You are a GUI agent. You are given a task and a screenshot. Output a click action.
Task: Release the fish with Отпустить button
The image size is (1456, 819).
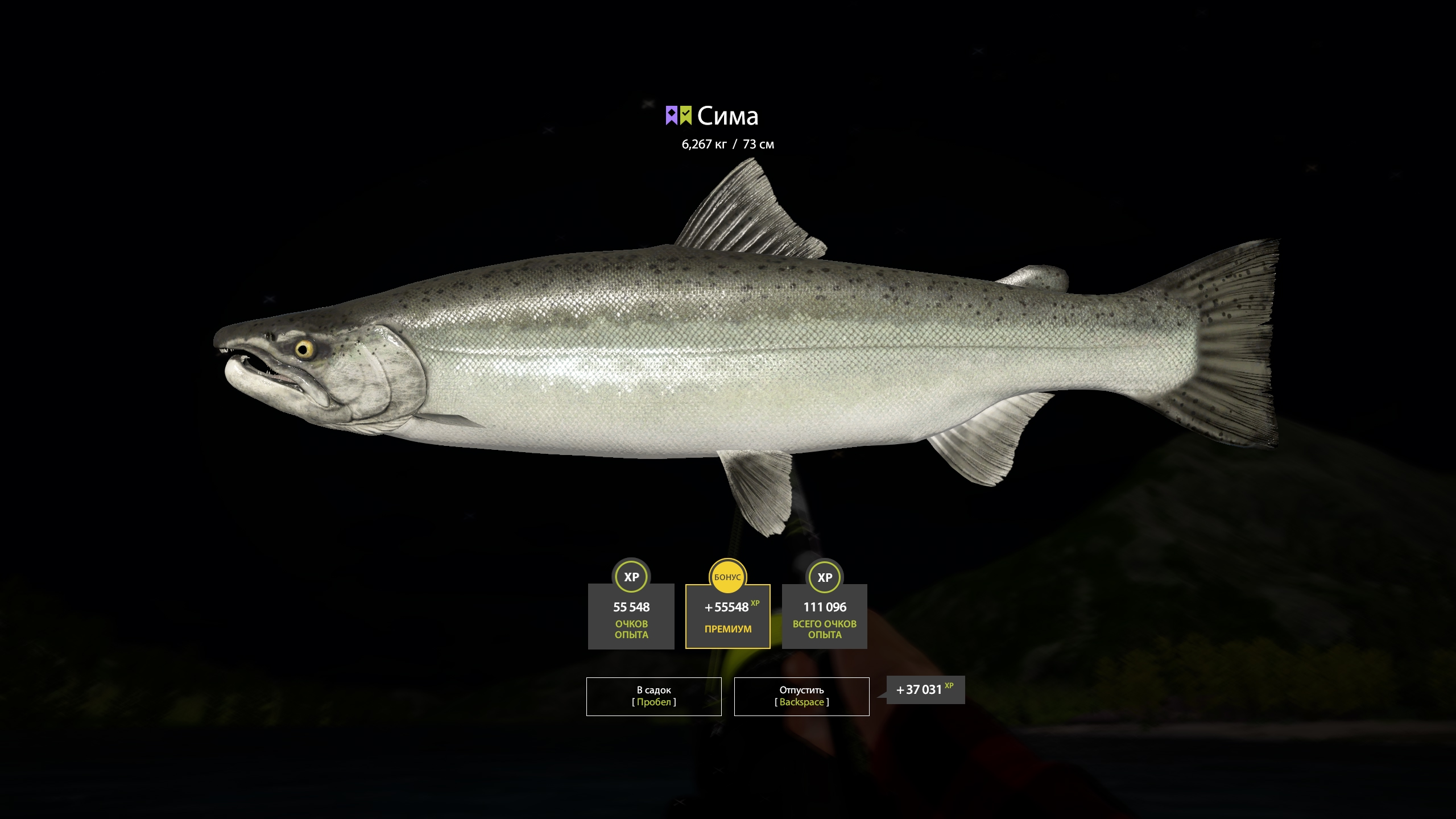(801, 696)
